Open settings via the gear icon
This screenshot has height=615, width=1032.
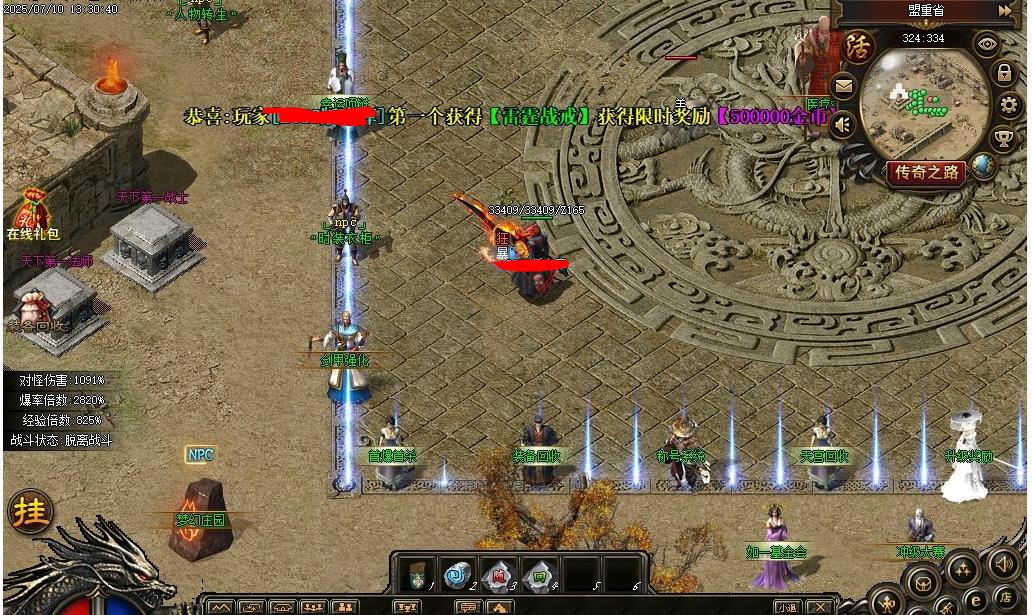pyautogui.click(x=1009, y=106)
